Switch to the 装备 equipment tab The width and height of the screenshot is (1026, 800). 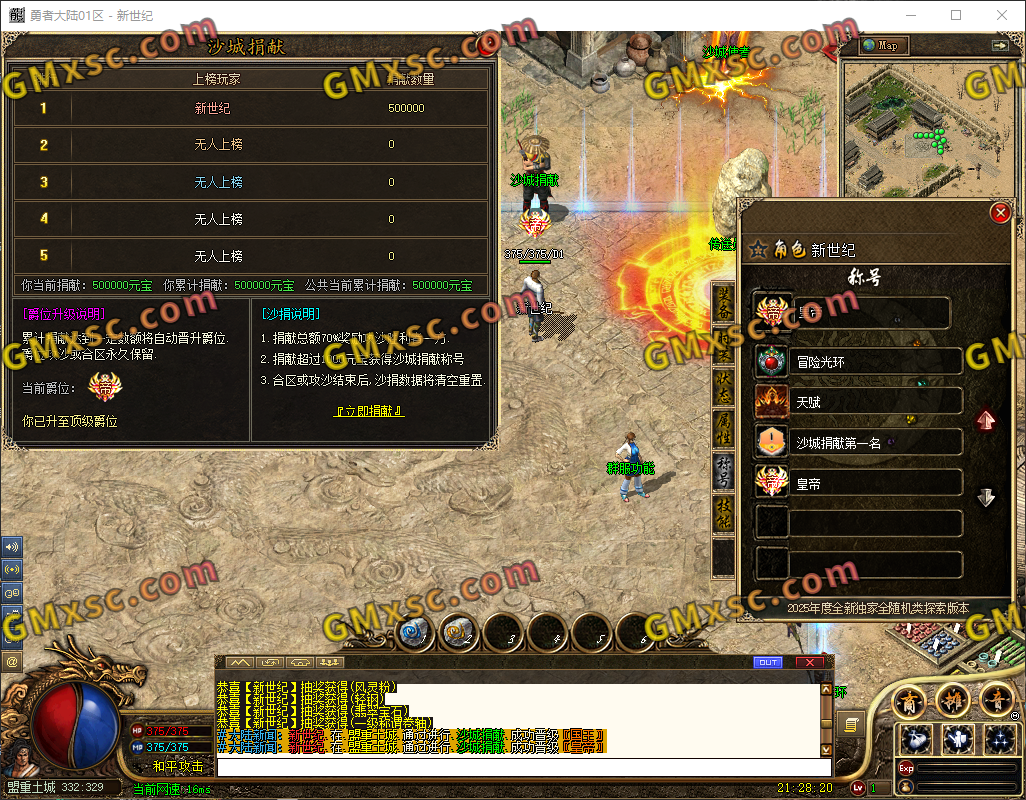click(723, 304)
